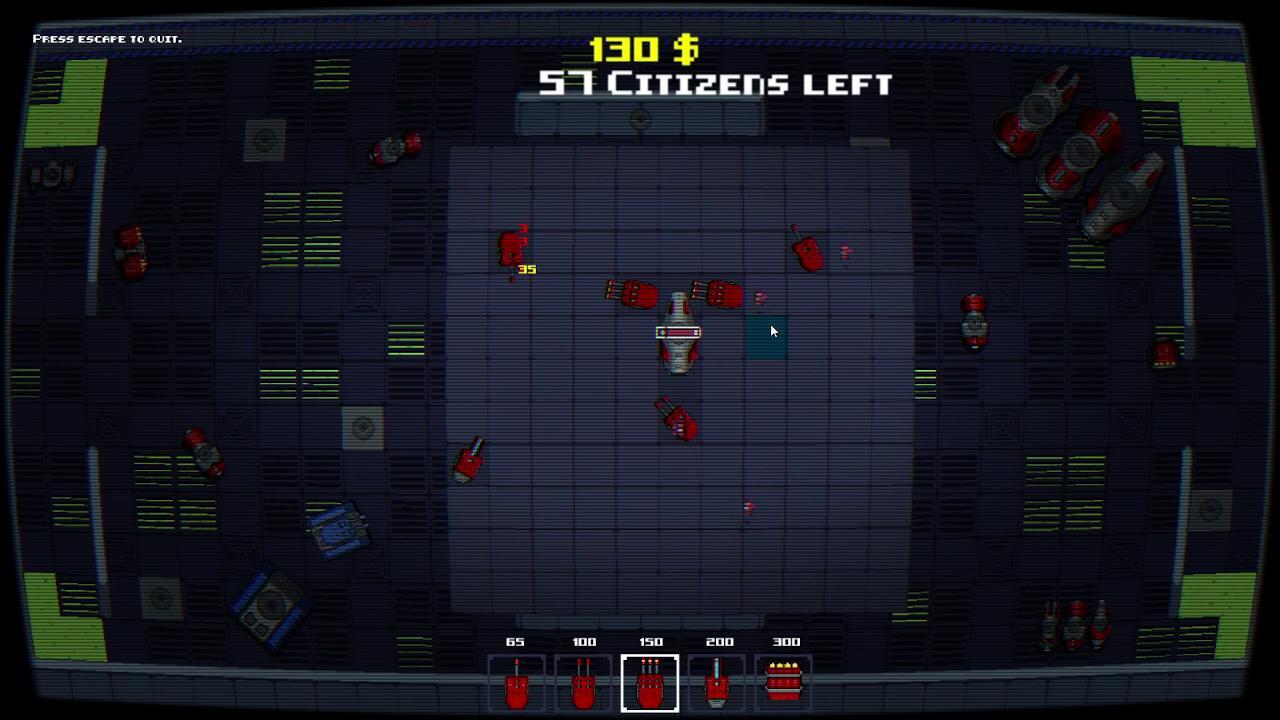Click the blue tank in the lower left
The height and width of the screenshot is (720, 1280).
click(x=337, y=530)
